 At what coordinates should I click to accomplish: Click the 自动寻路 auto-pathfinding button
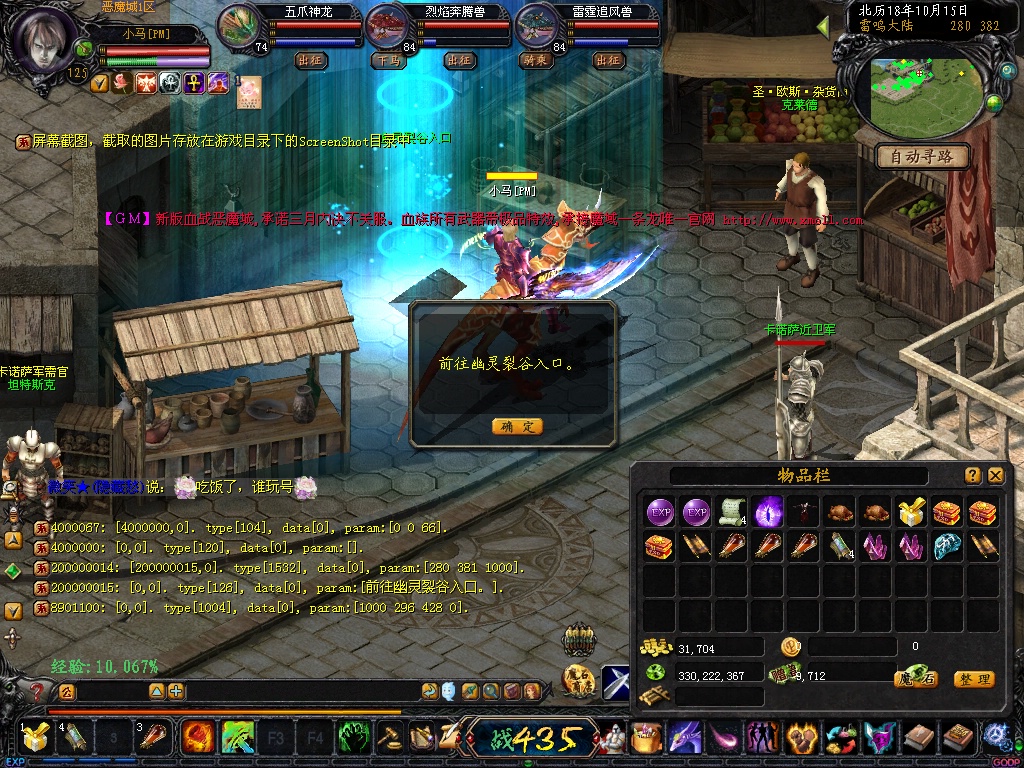pos(923,157)
